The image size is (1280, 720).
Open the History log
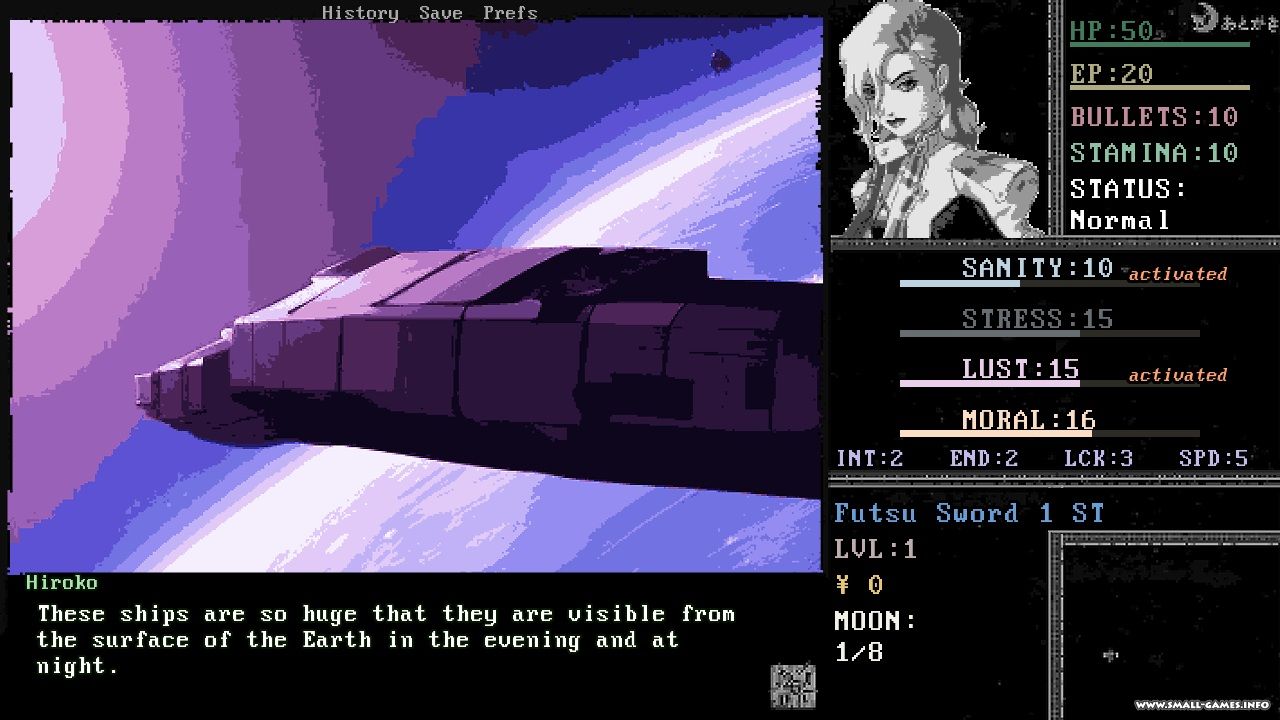click(359, 13)
